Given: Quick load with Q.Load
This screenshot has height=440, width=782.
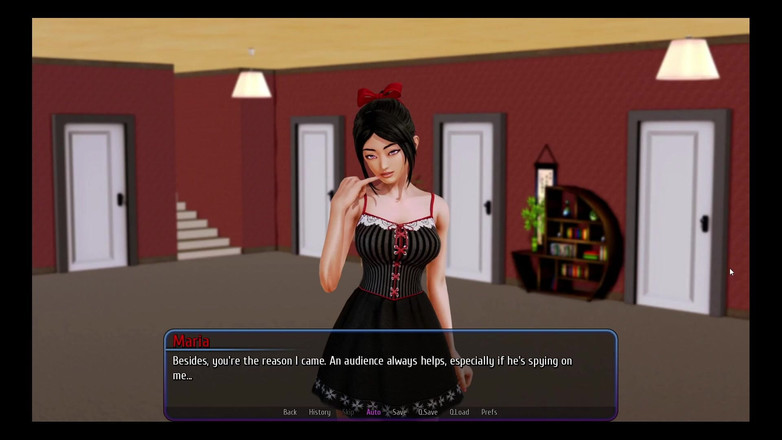Looking at the screenshot, I should [459, 412].
